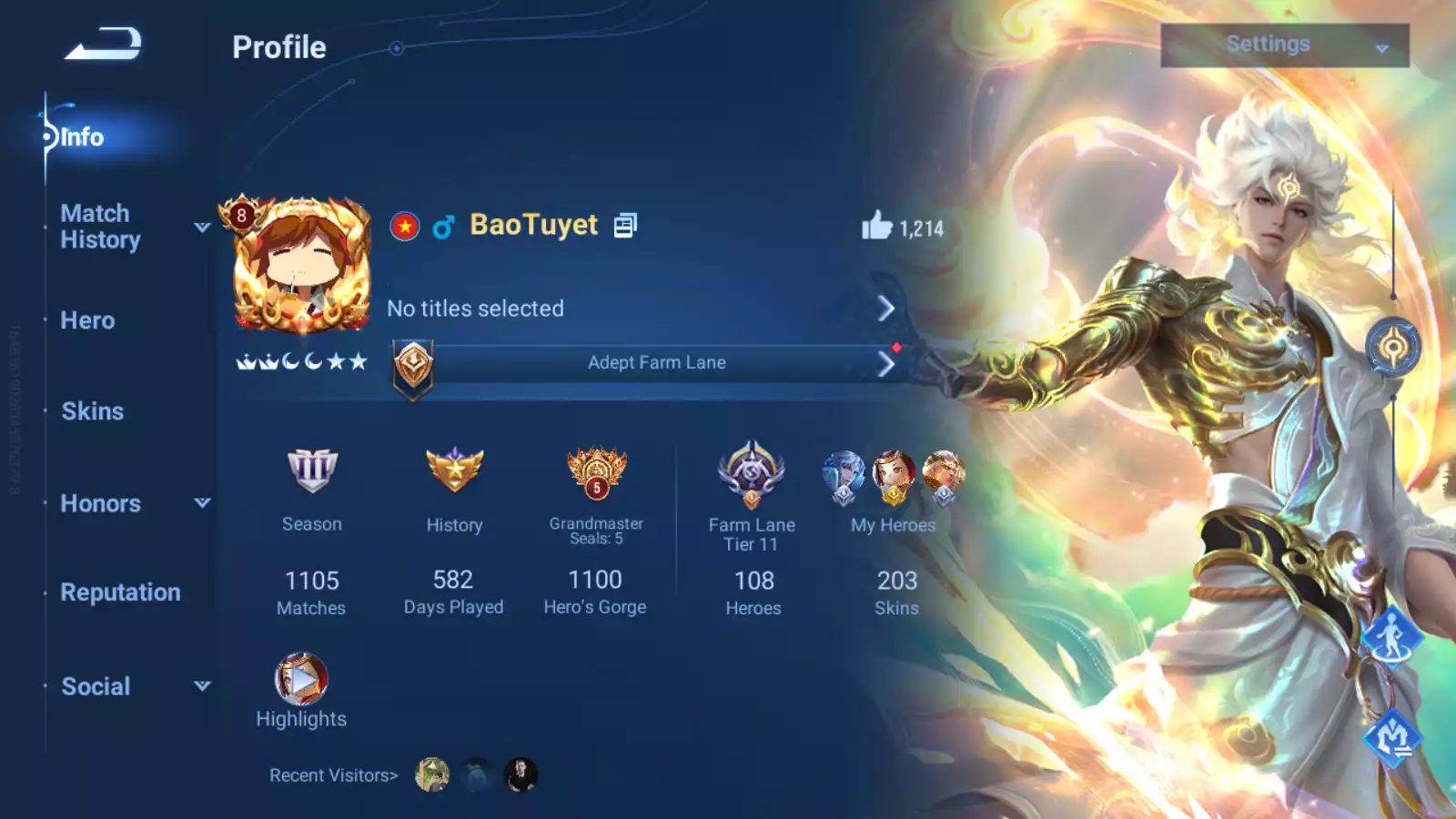Open the rank History emblem
This screenshot has height=819, width=1456.
coord(454,470)
